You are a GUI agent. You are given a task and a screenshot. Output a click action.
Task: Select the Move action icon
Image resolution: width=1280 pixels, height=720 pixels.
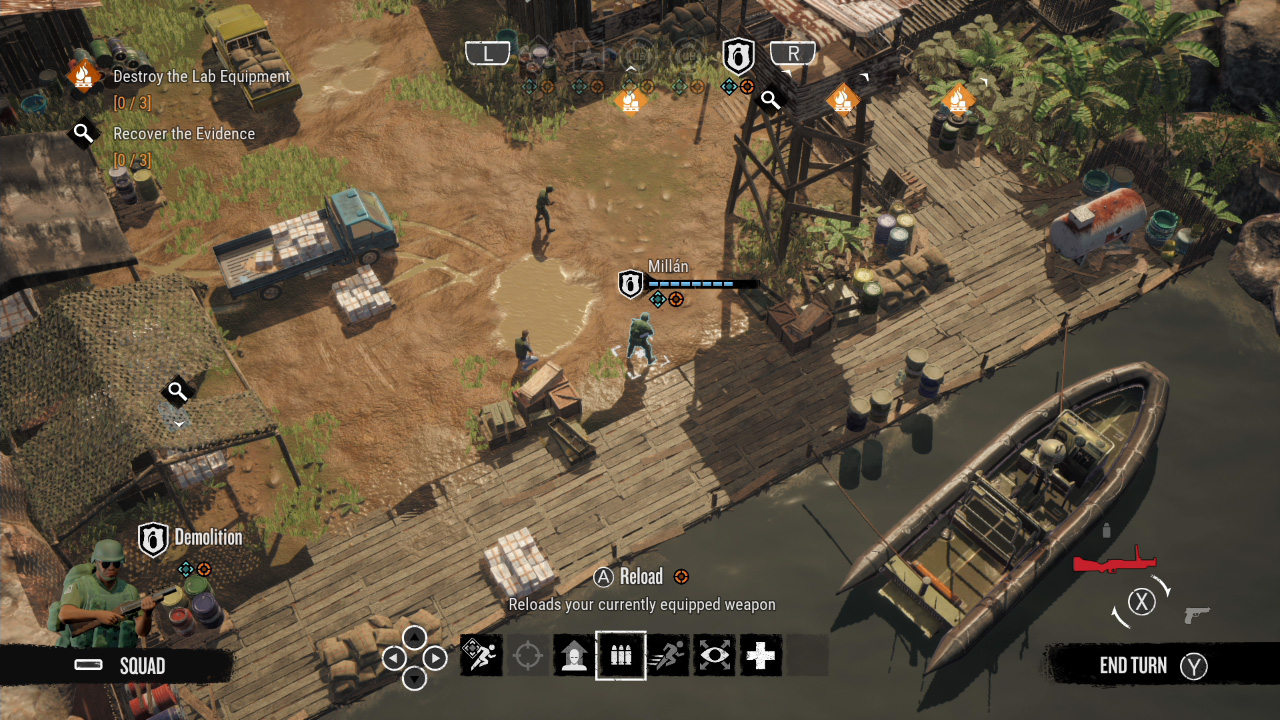[x=480, y=655]
